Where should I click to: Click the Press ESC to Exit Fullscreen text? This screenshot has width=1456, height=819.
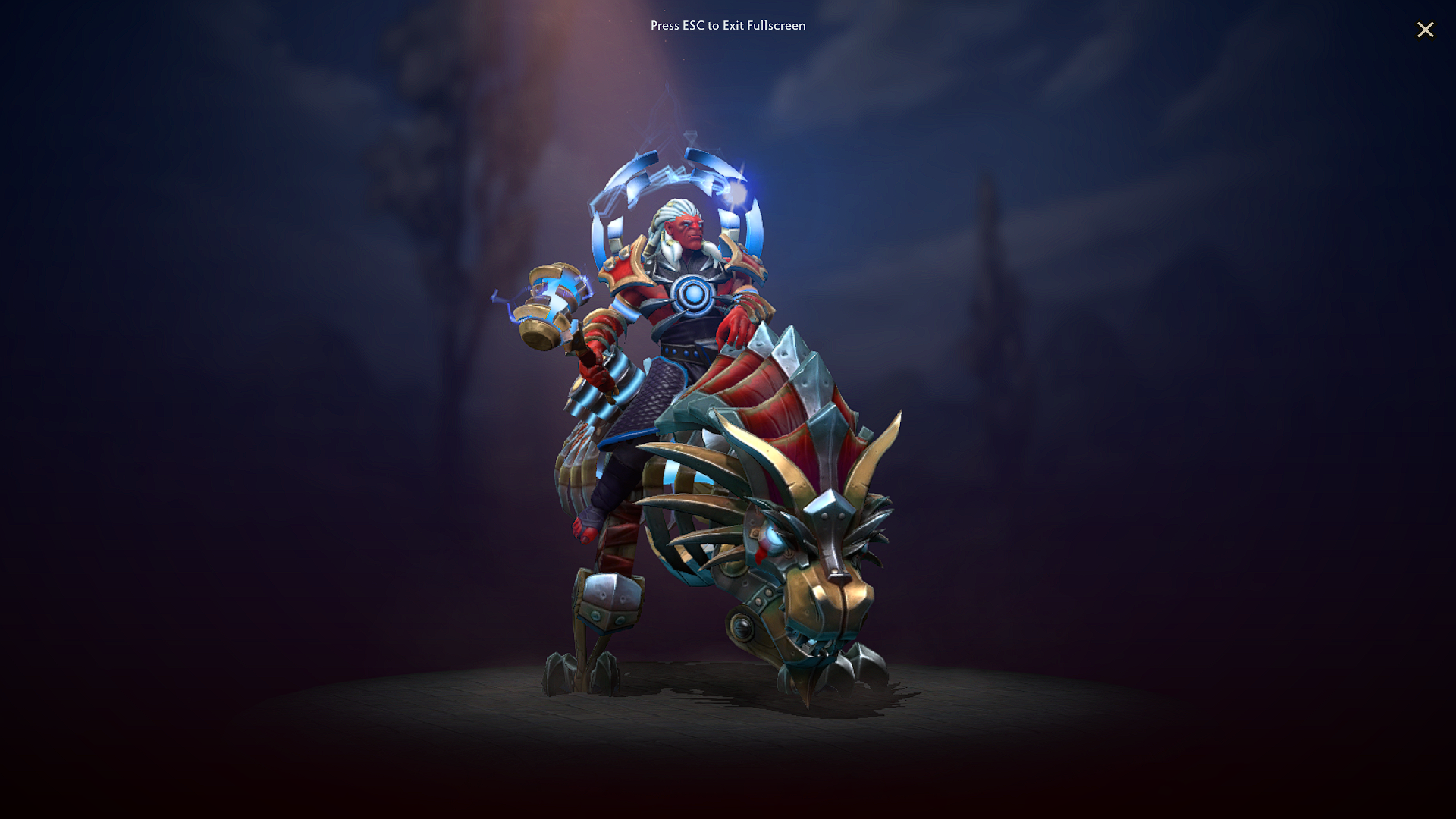(x=727, y=25)
